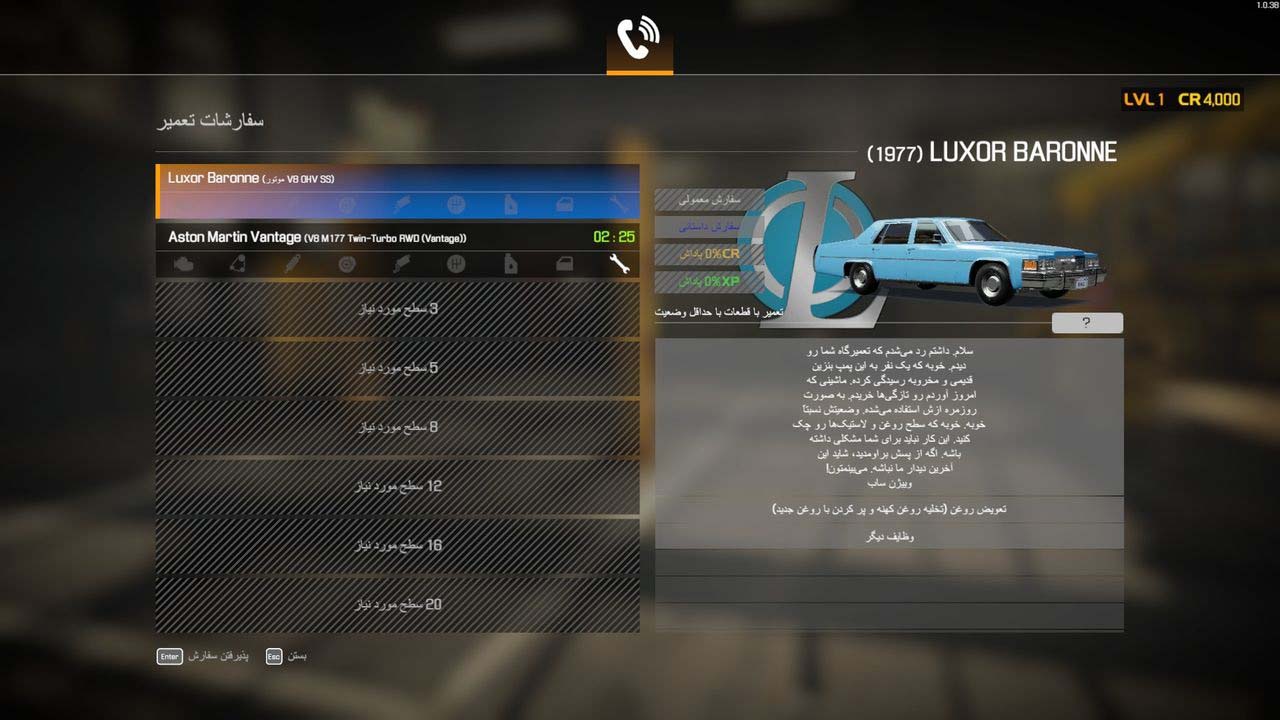Choose the locked level 8 order row
This screenshot has height=720, width=1280.
click(397, 427)
